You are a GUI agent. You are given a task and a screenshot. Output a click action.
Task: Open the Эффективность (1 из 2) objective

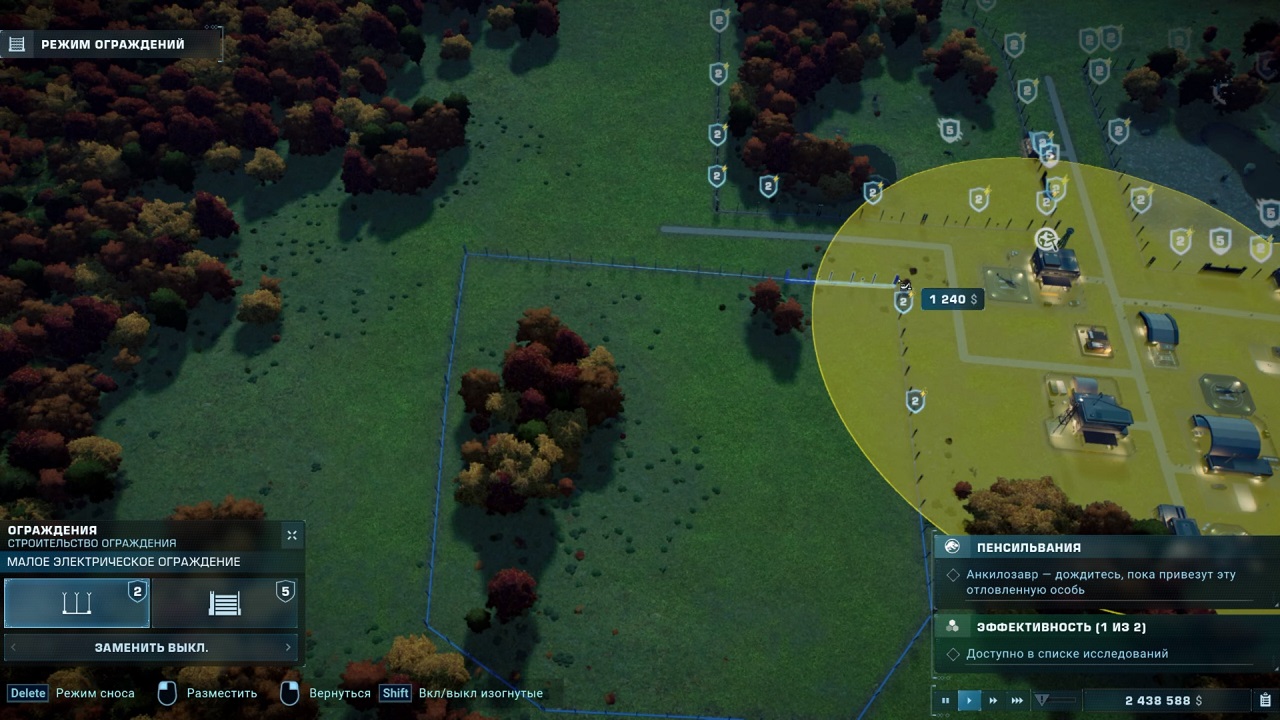[1060, 627]
